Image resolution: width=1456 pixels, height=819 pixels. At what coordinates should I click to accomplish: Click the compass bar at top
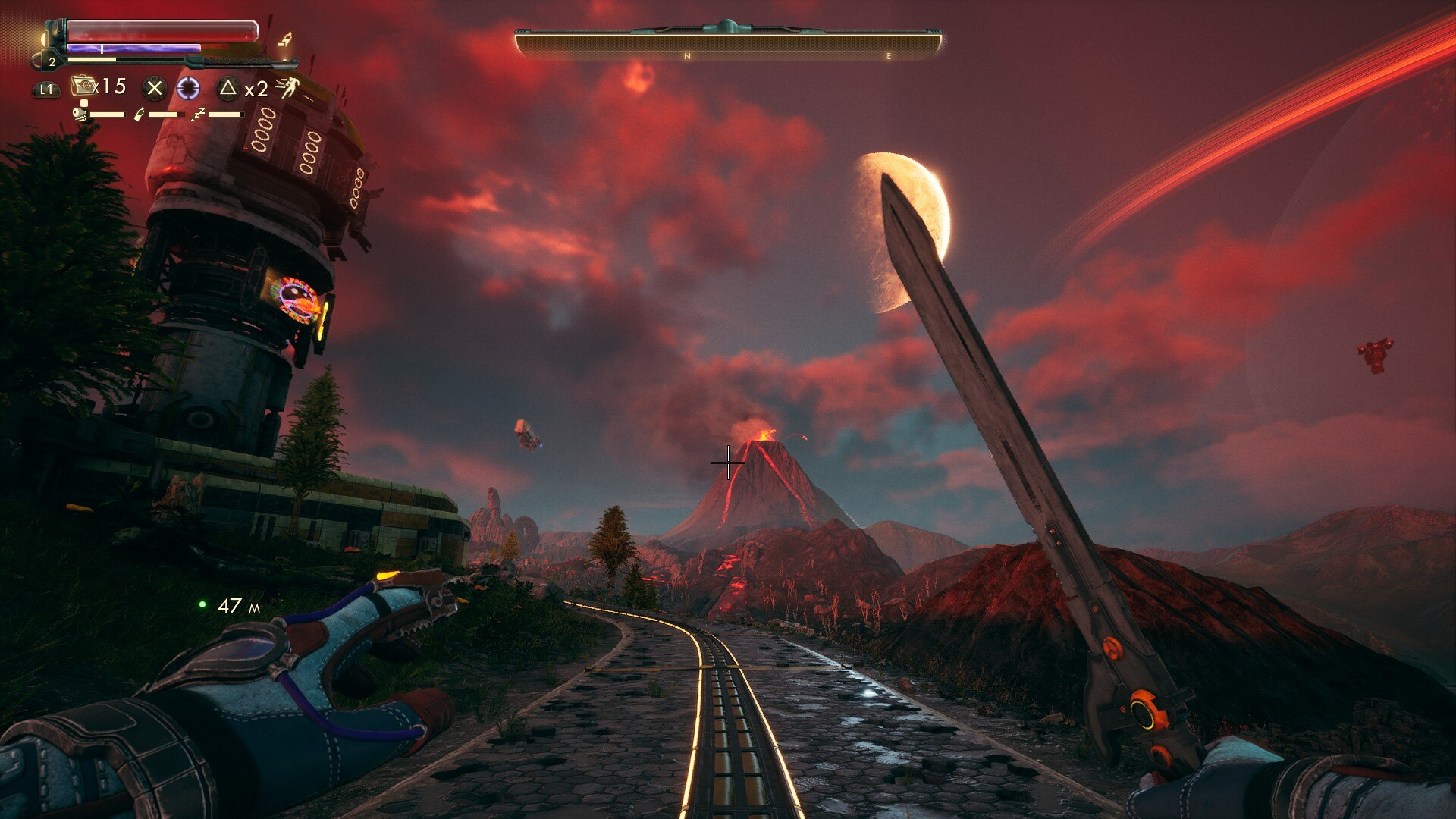point(728,44)
